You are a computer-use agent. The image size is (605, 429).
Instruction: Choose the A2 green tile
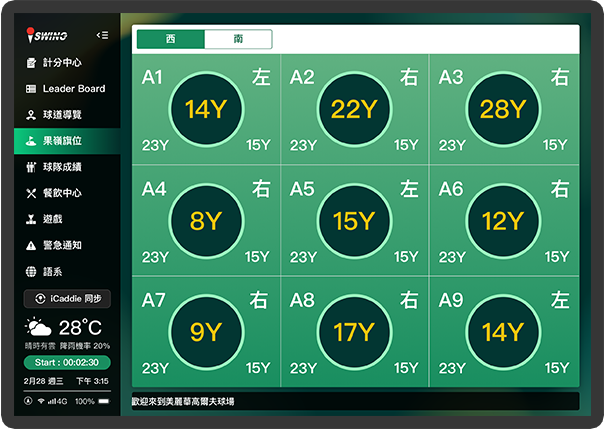click(354, 109)
